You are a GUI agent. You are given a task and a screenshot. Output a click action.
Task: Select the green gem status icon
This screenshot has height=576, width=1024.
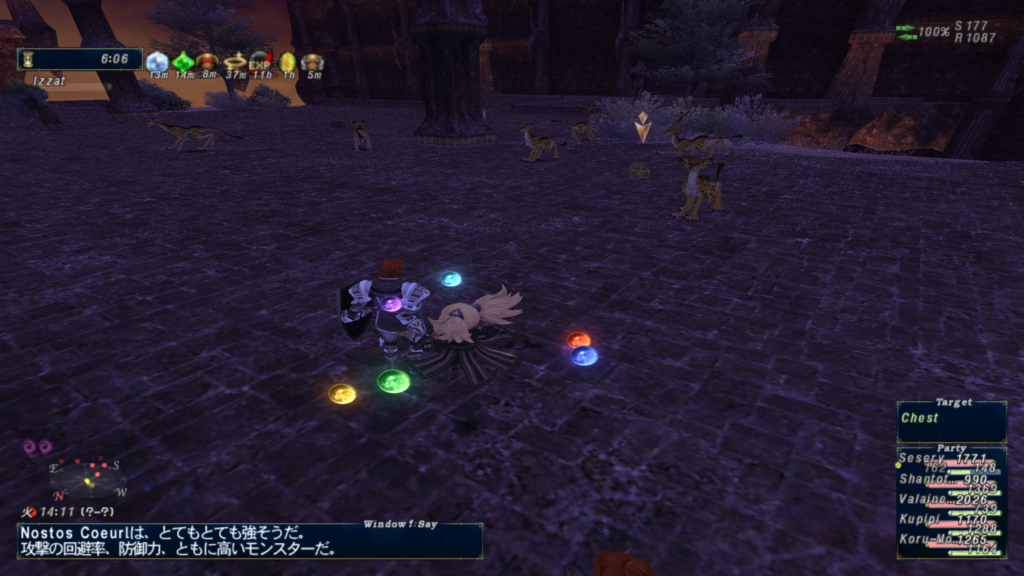[x=183, y=62]
